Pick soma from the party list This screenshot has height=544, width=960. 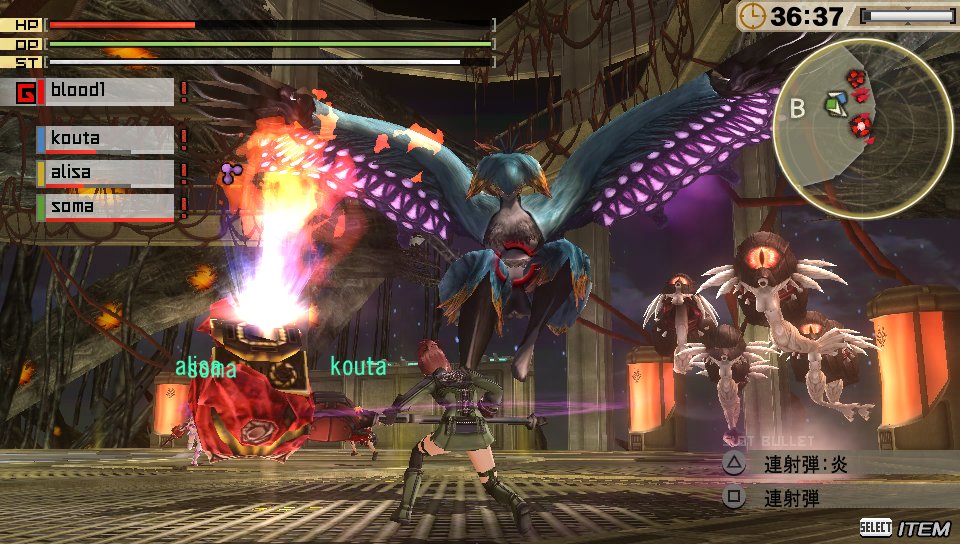(104, 206)
